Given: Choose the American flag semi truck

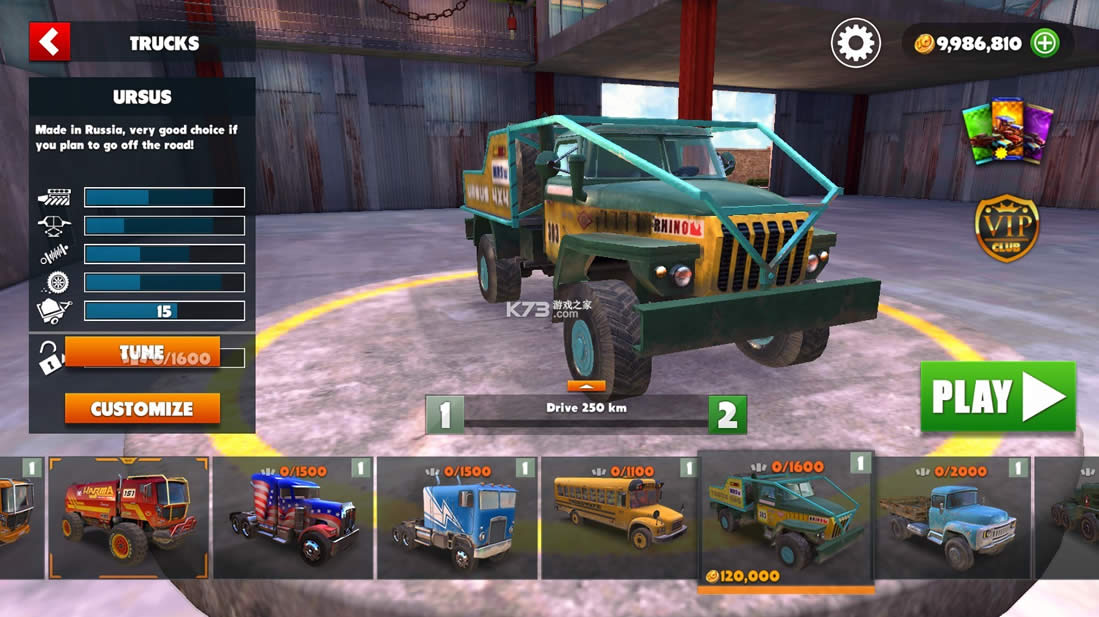Looking at the screenshot, I should [x=292, y=518].
